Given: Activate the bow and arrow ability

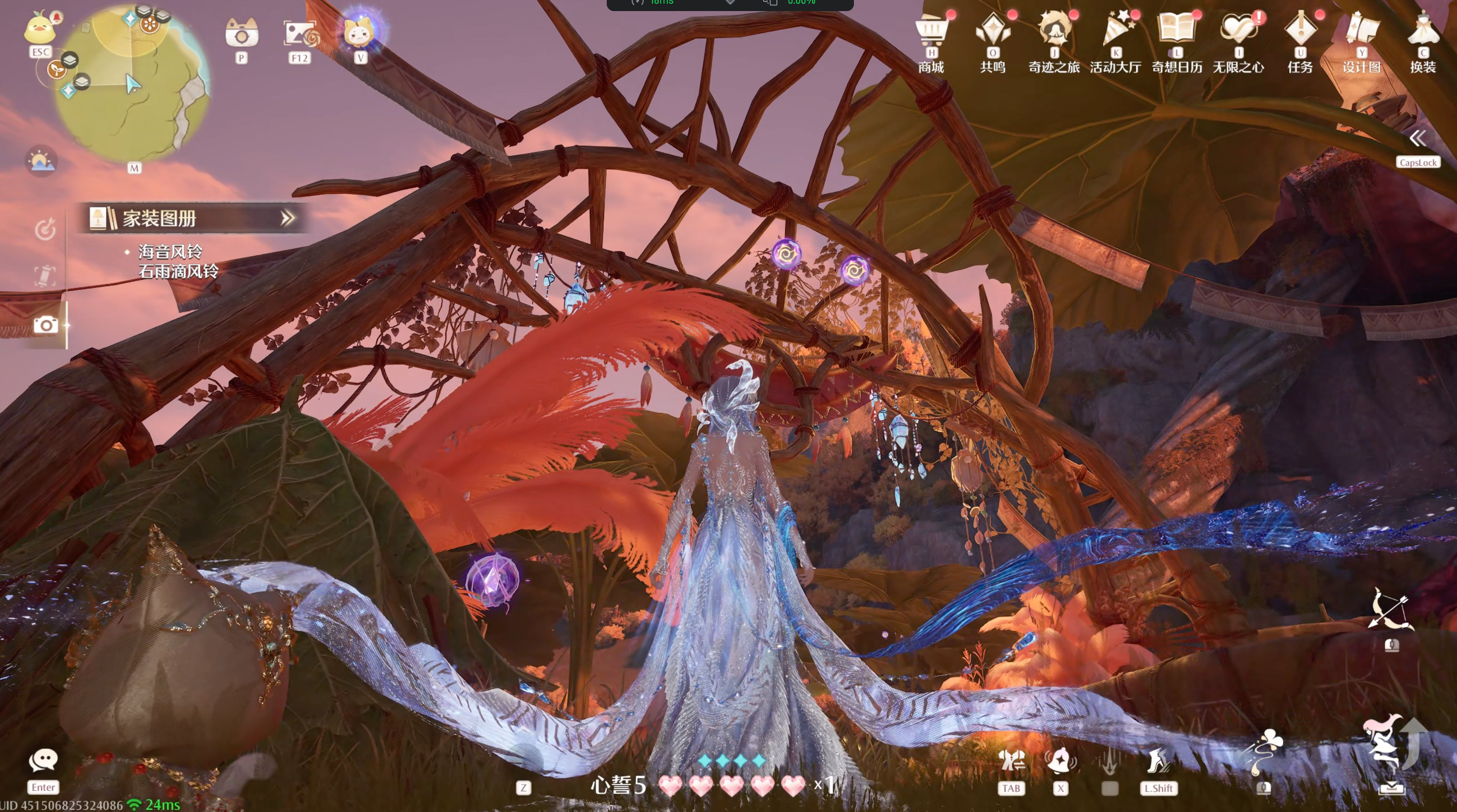Looking at the screenshot, I should point(1391,610).
